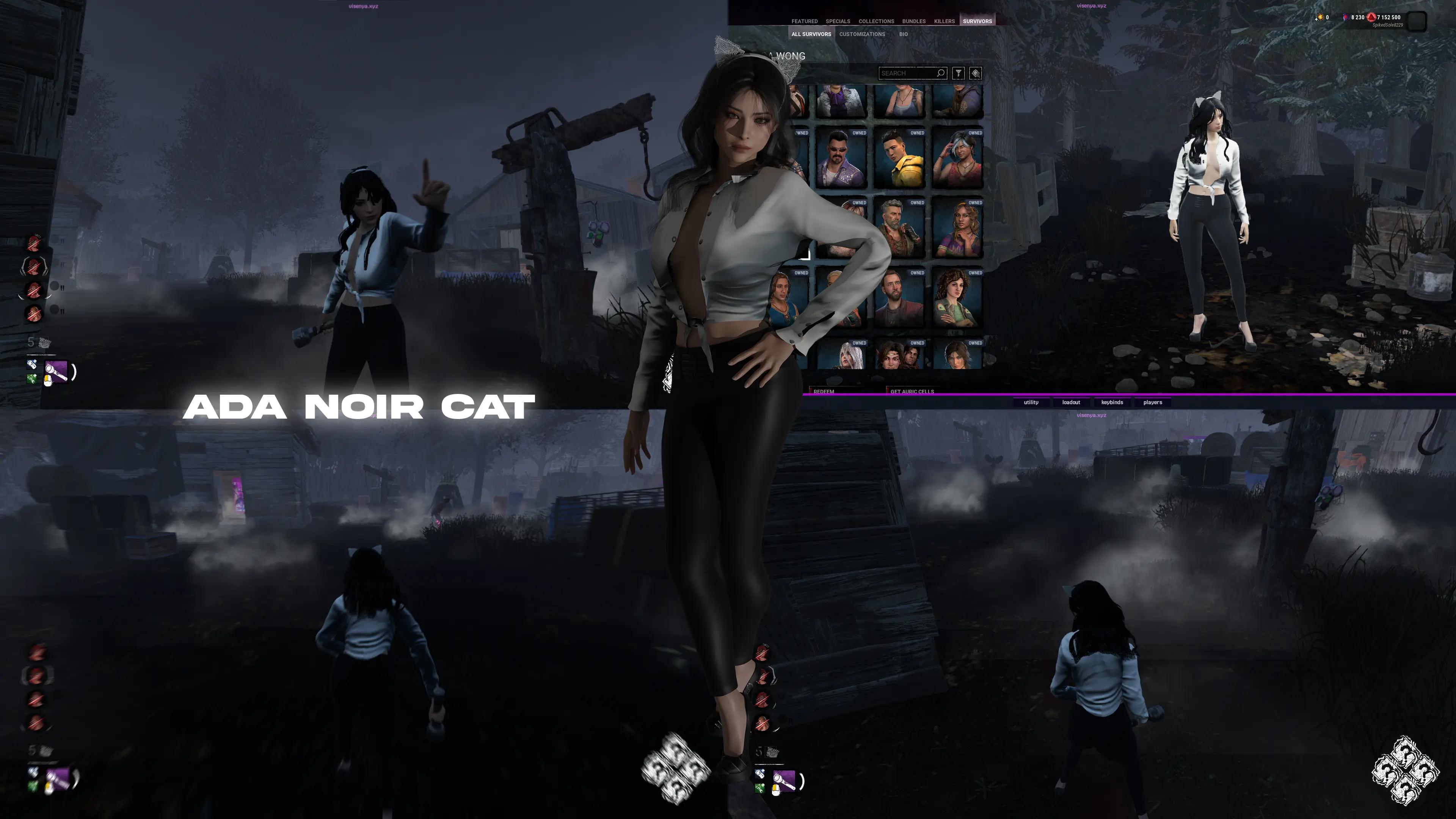Viewport: 1456px width, 819px height.
Task: Select the purple Rift Fragments icon top right
Action: [1346, 17]
